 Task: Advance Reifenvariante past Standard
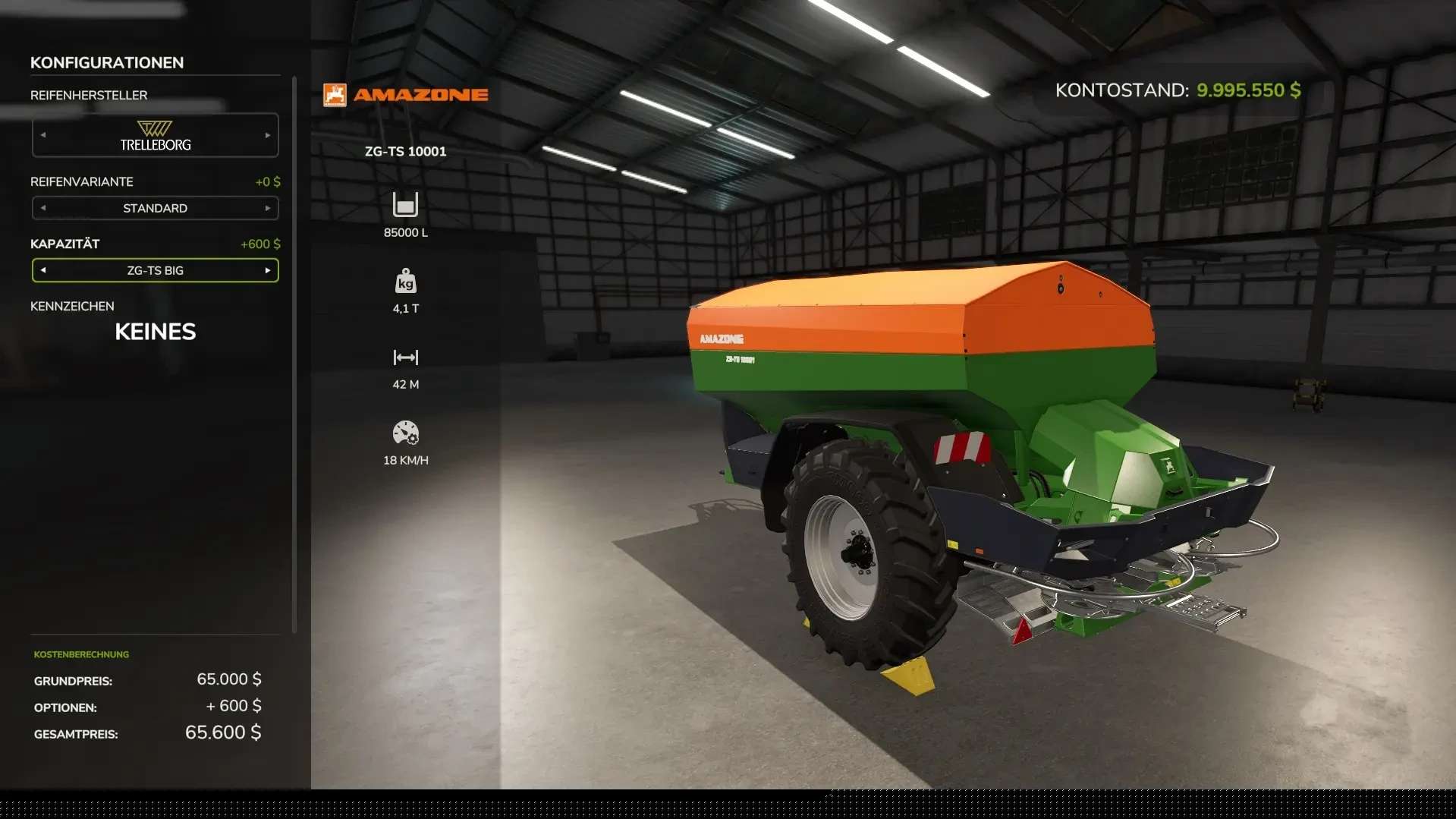pyautogui.click(x=268, y=208)
